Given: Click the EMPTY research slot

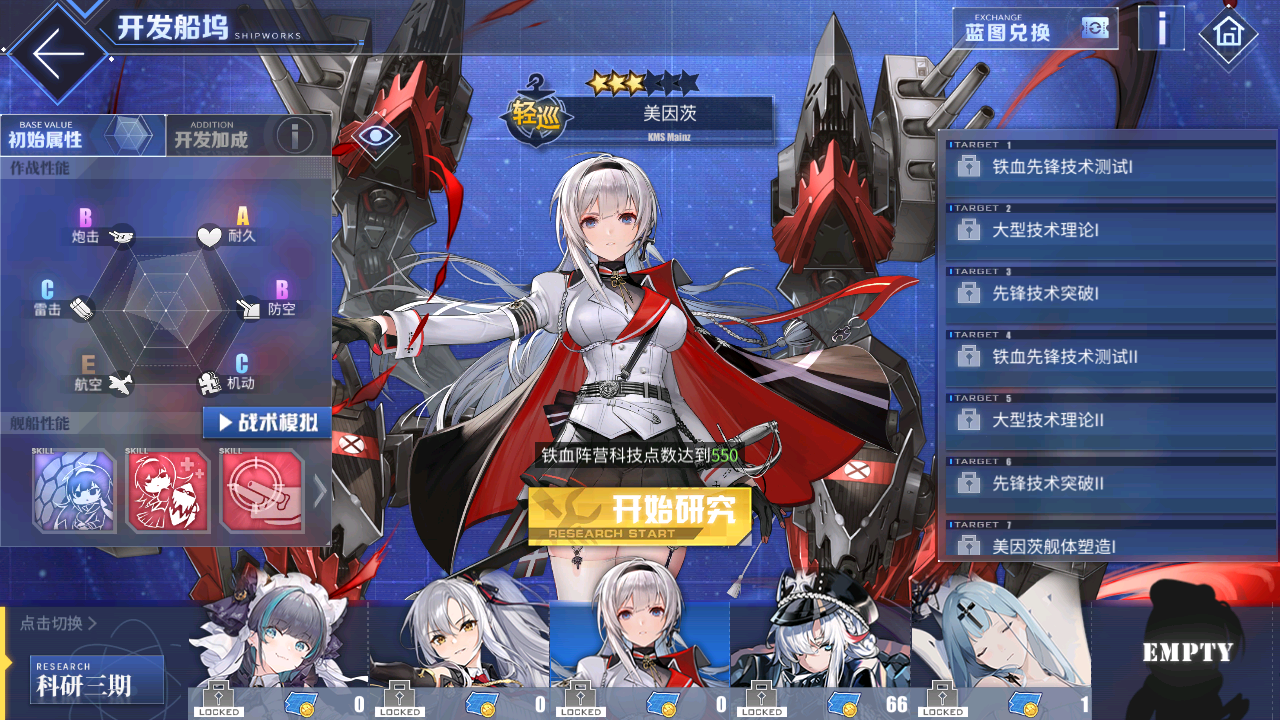Looking at the screenshot, I should tap(1185, 650).
